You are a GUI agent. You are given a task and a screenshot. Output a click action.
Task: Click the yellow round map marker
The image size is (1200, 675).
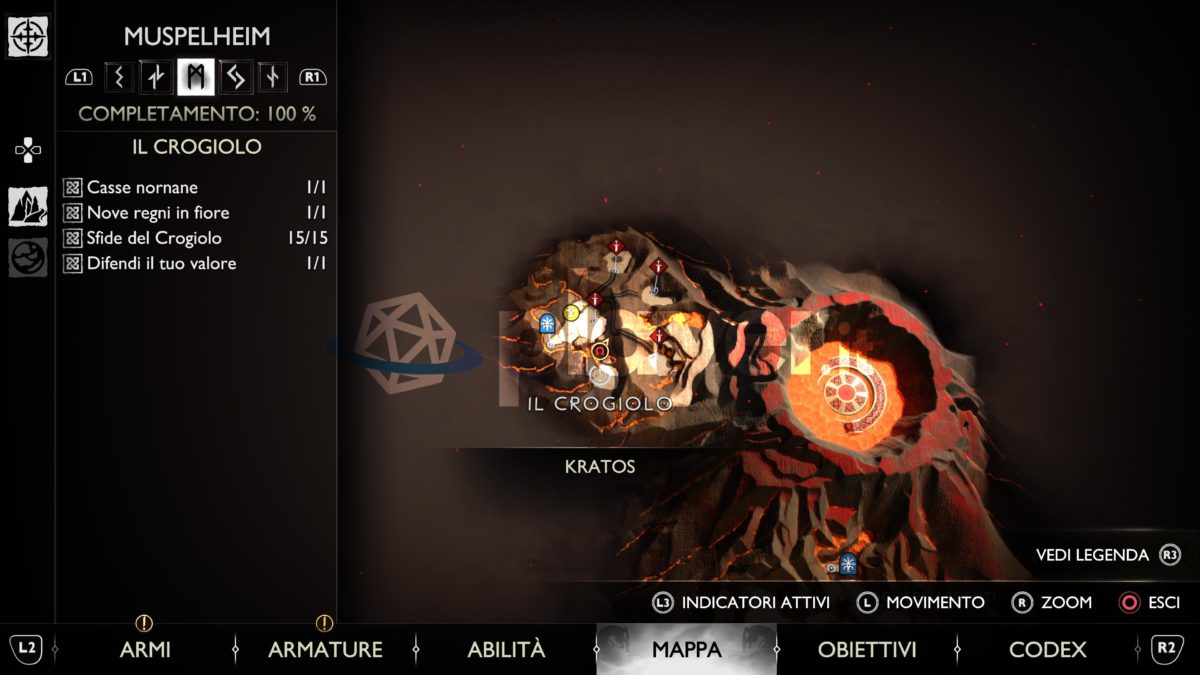[572, 312]
